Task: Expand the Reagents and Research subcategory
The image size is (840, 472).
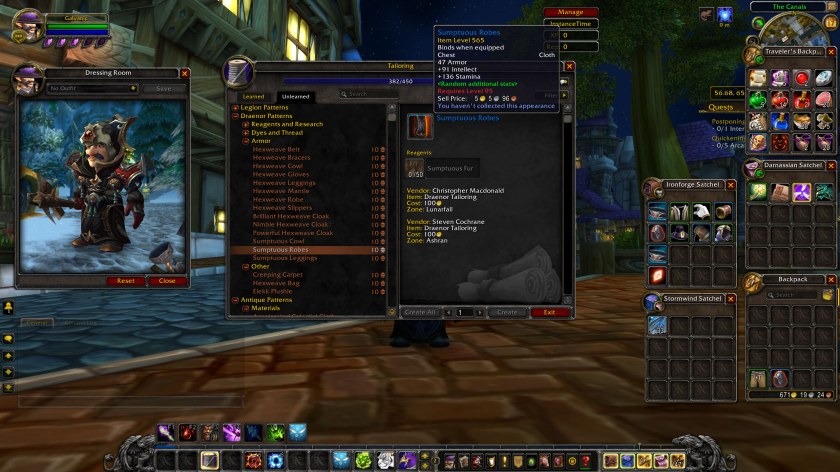Action: 245,124
